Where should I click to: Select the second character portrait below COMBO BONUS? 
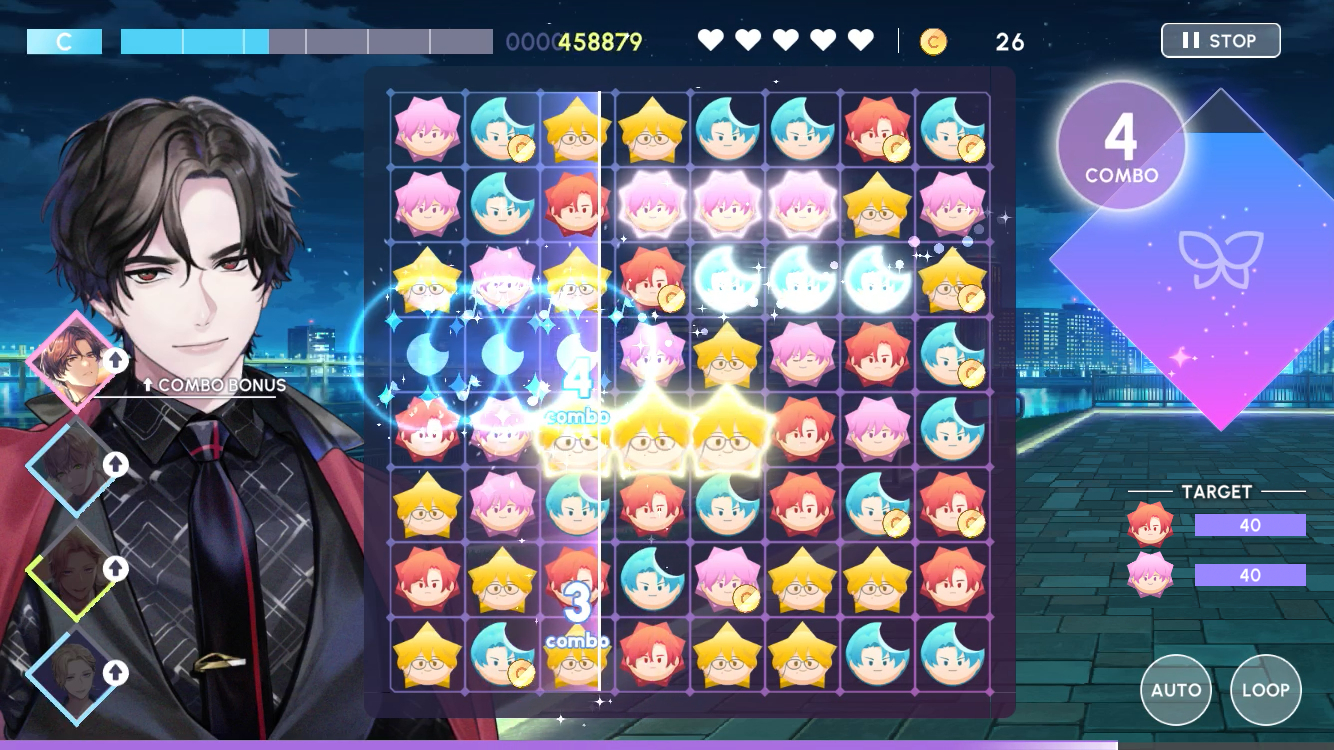click(74, 466)
